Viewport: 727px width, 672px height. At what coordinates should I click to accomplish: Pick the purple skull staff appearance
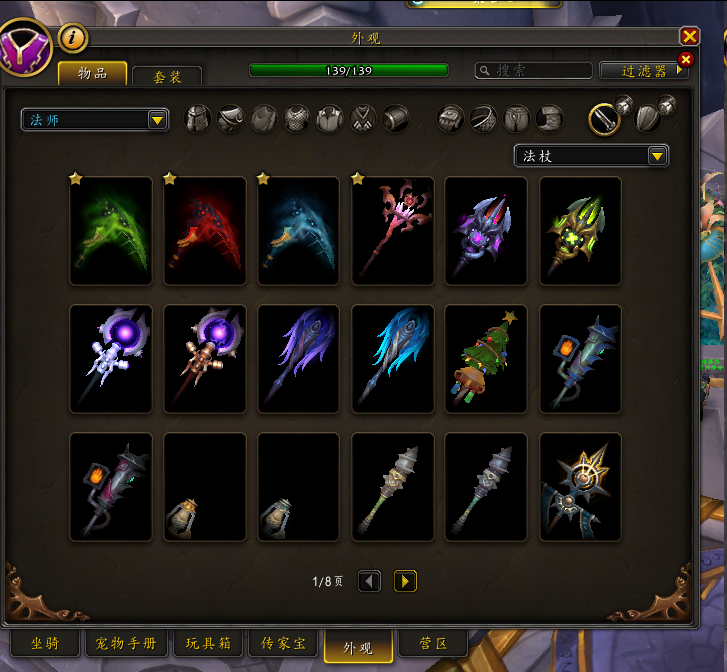[487, 231]
